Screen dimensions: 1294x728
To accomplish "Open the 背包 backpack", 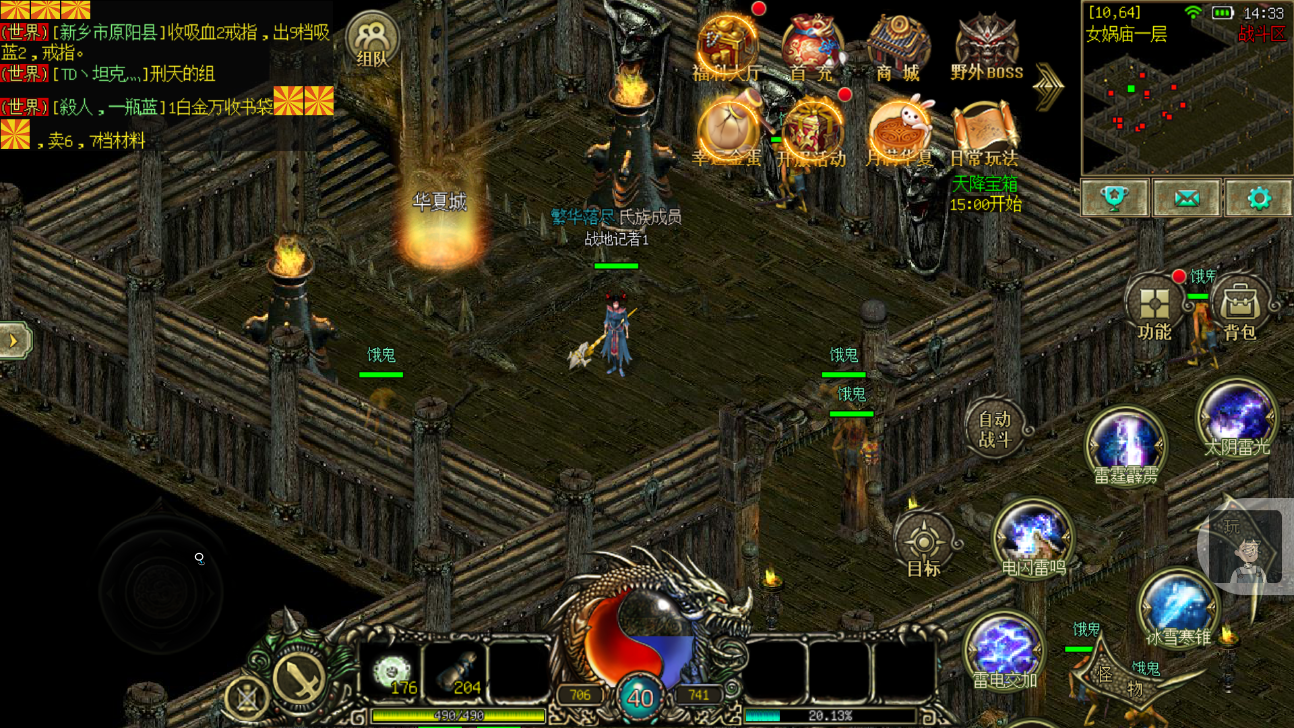I will (x=1240, y=307).
